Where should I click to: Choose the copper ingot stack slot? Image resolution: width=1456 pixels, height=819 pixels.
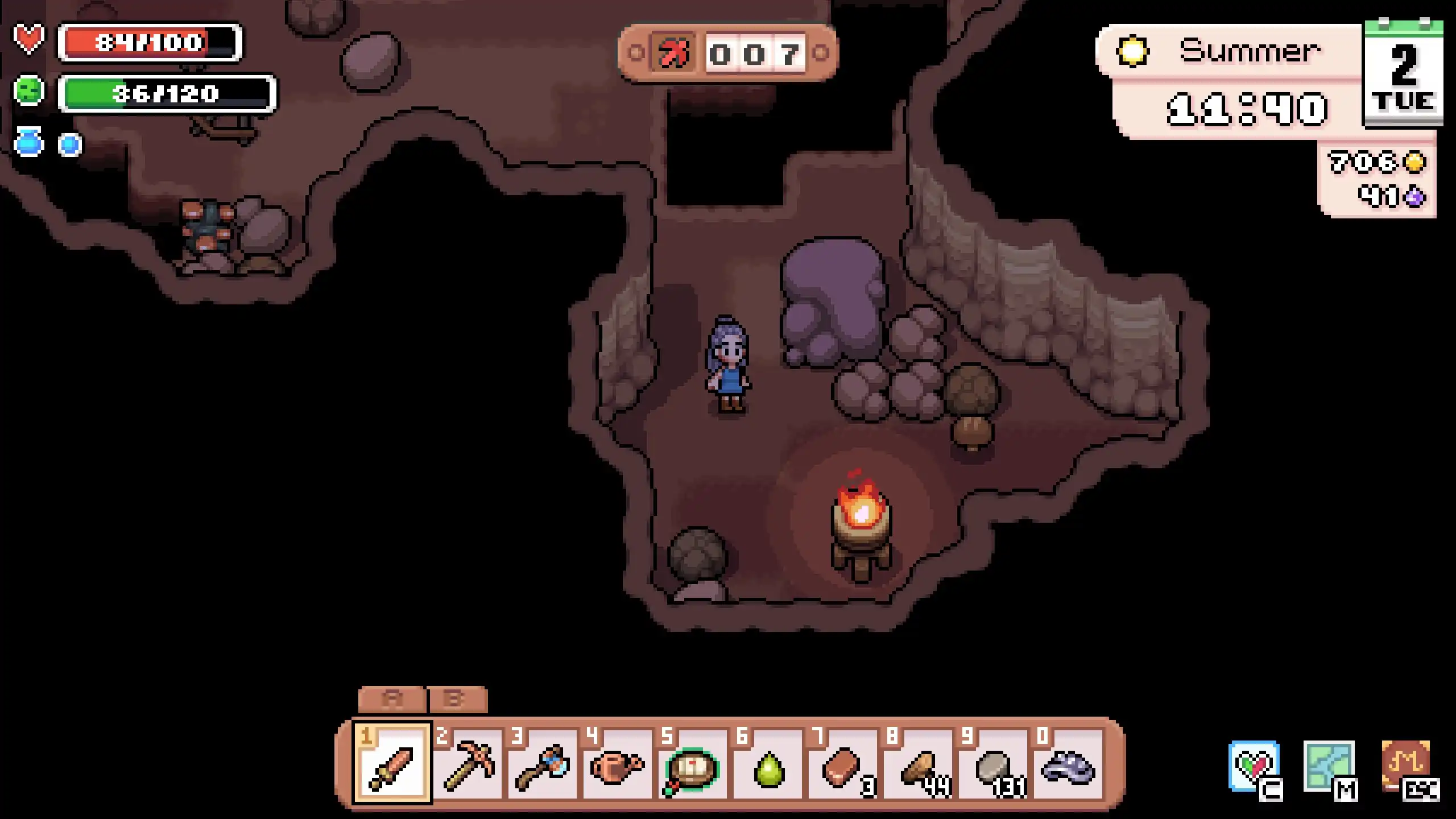point(843,763)
